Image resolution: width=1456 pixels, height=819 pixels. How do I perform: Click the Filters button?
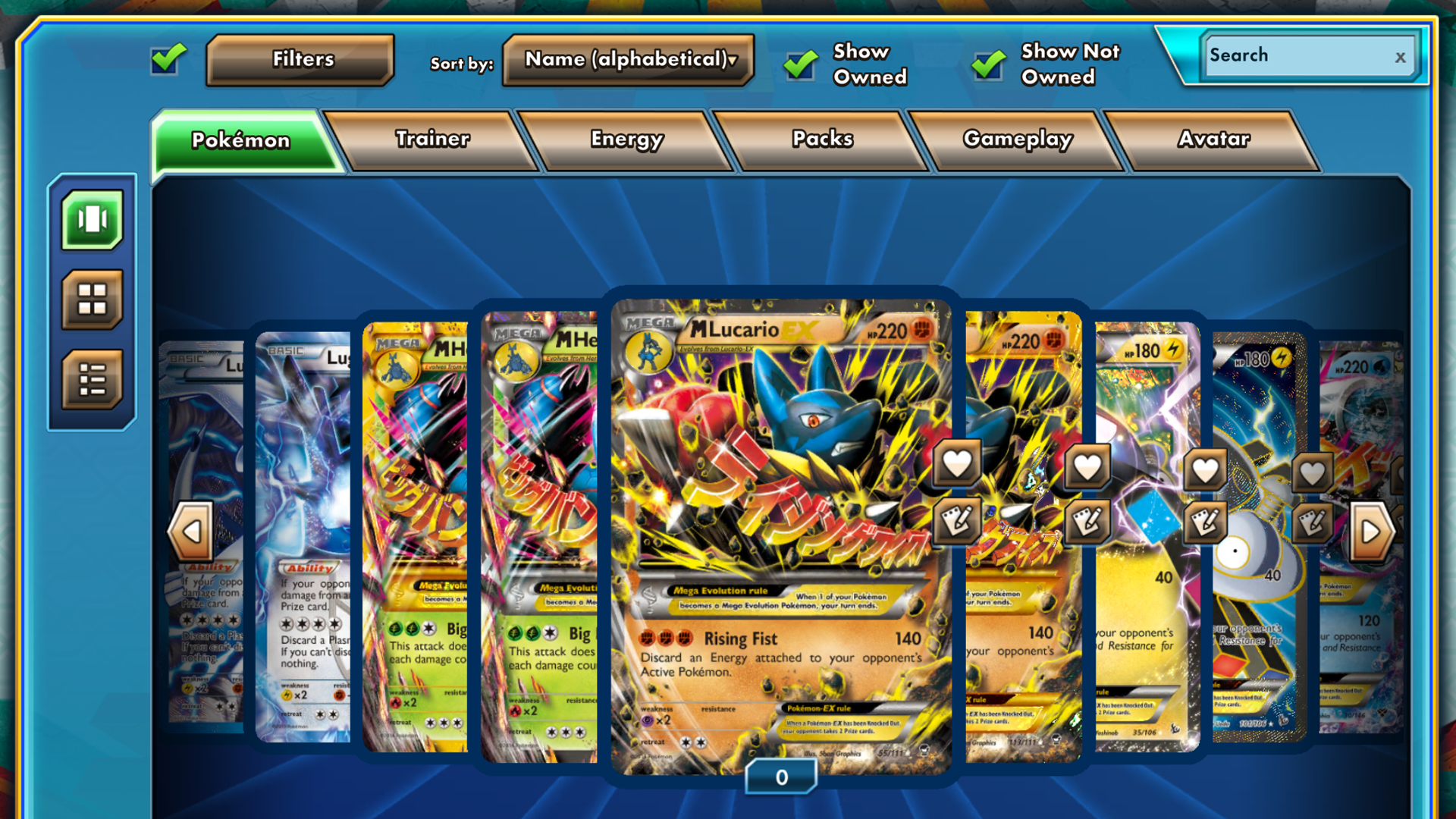coord(300,59)
